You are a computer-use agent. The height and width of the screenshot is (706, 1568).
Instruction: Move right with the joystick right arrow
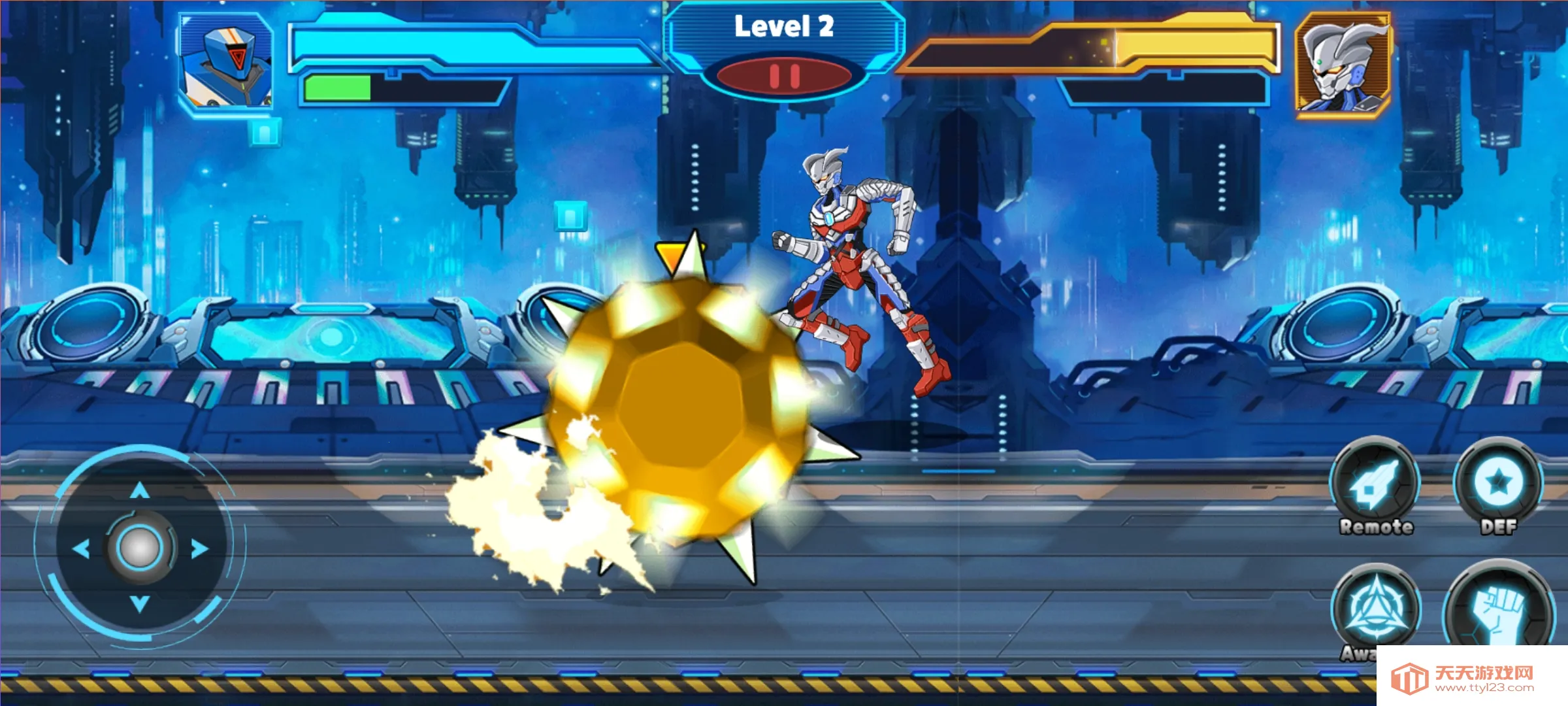(x=199, y=548)
